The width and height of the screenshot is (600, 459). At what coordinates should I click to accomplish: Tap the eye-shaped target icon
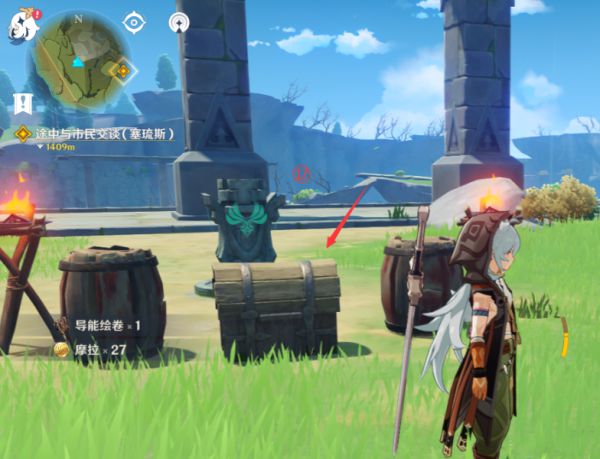[134, 22]
